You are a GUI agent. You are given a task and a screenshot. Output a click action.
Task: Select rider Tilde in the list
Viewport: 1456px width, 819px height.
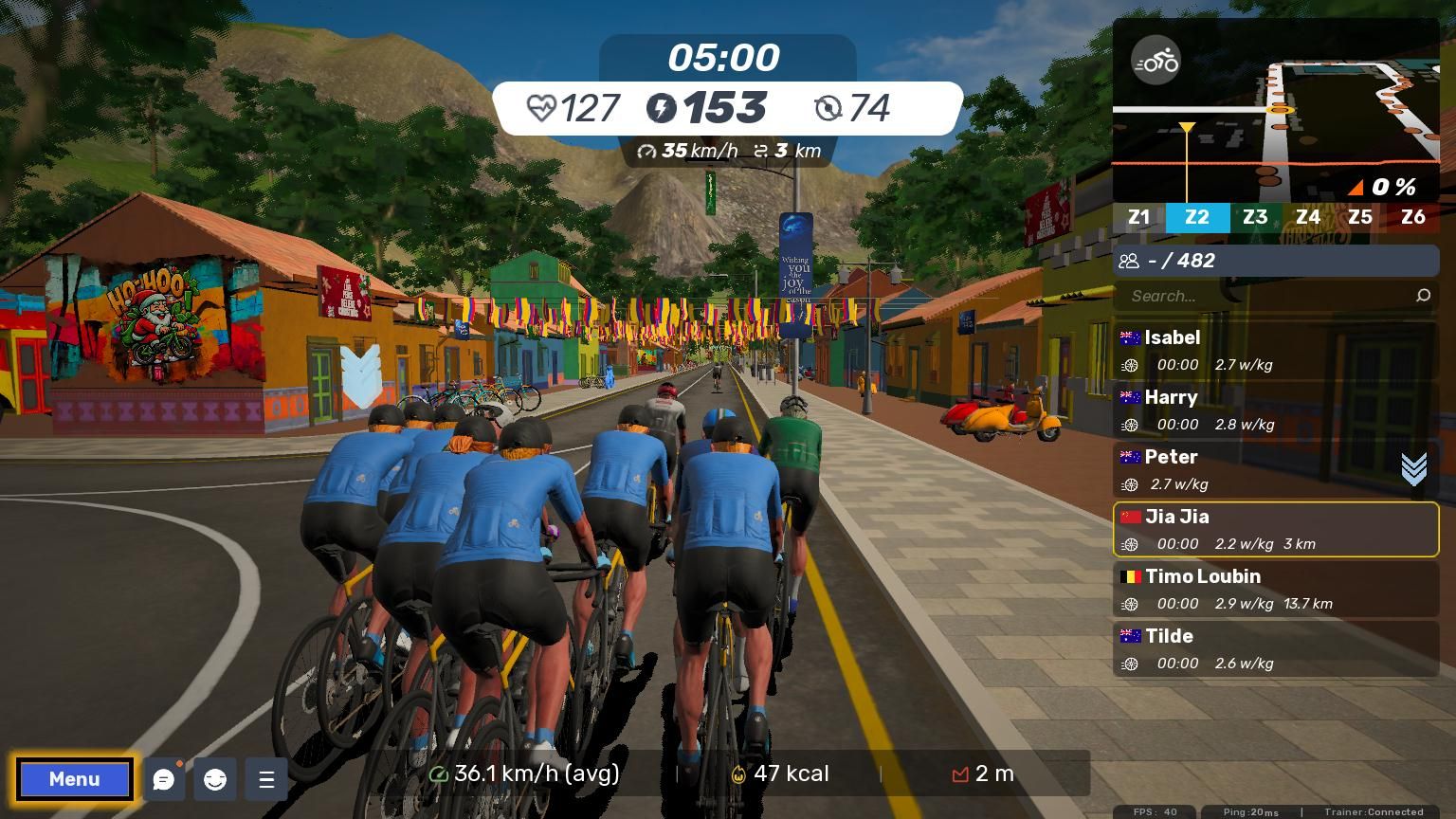click(x=1275, y=648)
